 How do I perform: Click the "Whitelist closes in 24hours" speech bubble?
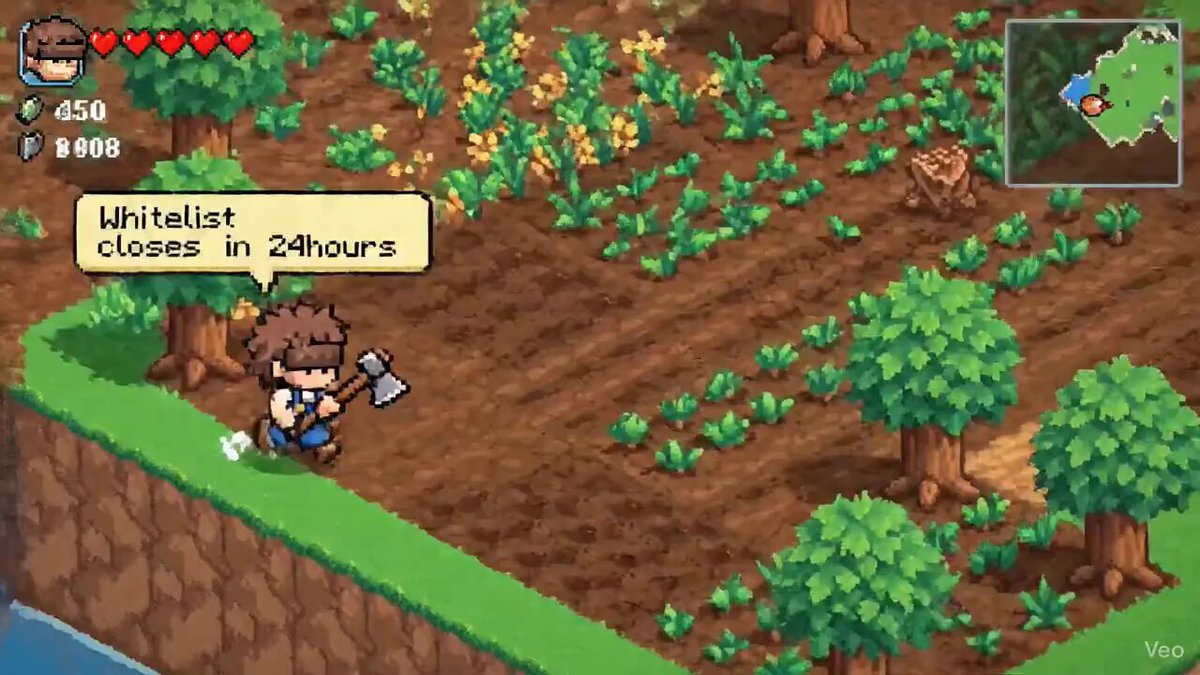tap(253, 233)
